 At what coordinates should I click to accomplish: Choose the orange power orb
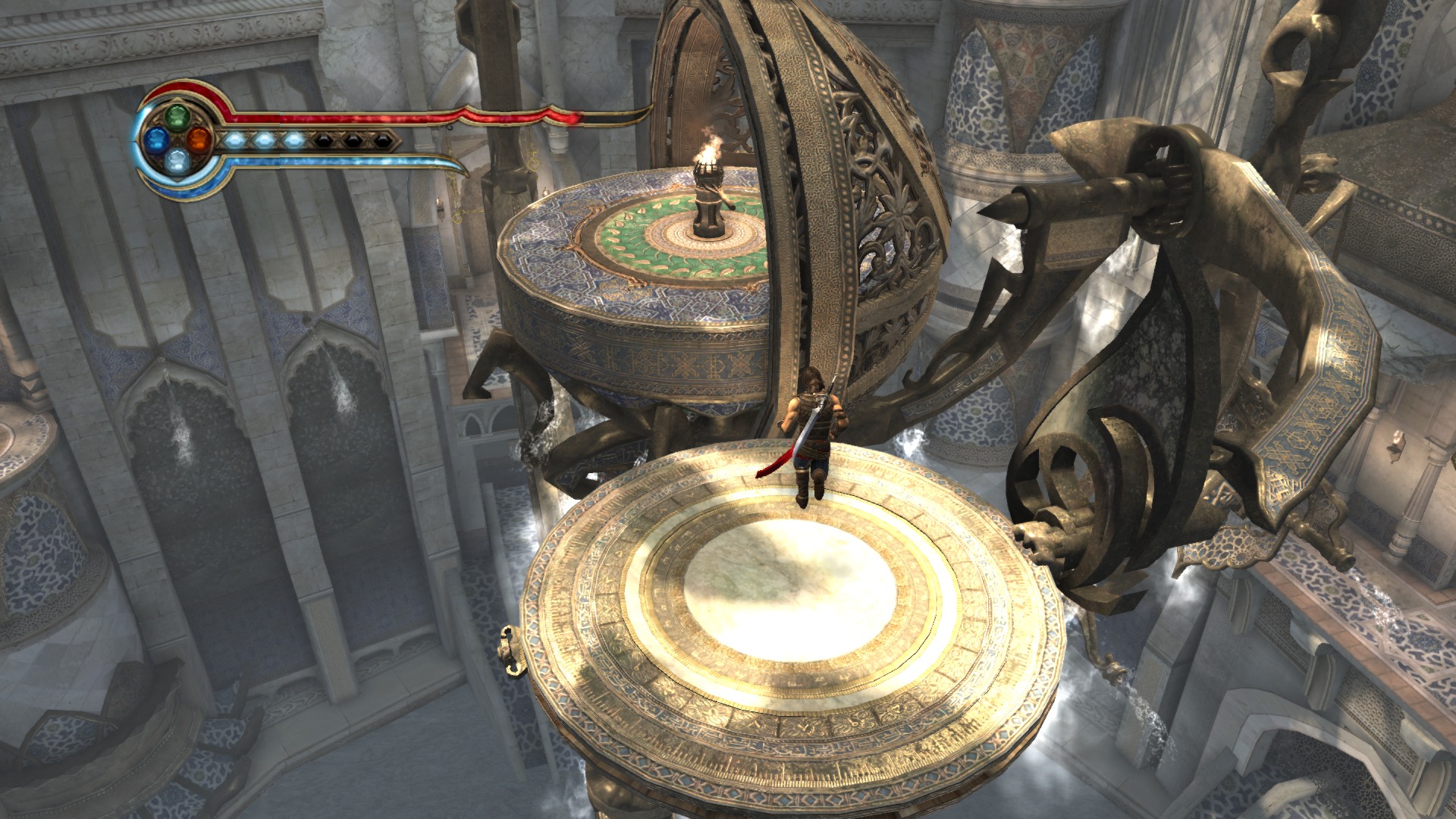pyautogui.click(x=199, y=139)
